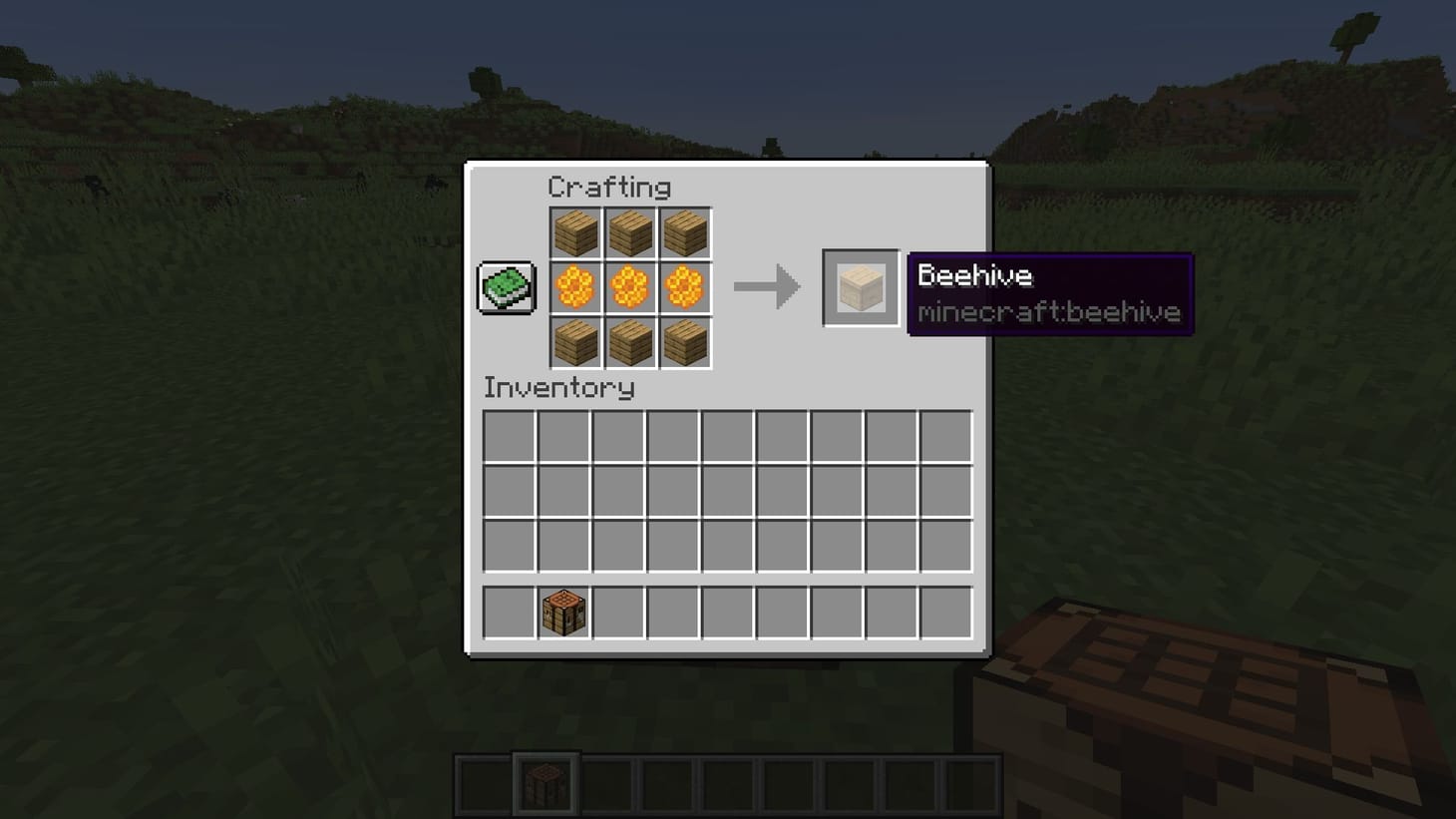Viewport: 1456px width, 819px height.
Task: Select the bottom-right oak planks stack
Action: pos(684,341)
